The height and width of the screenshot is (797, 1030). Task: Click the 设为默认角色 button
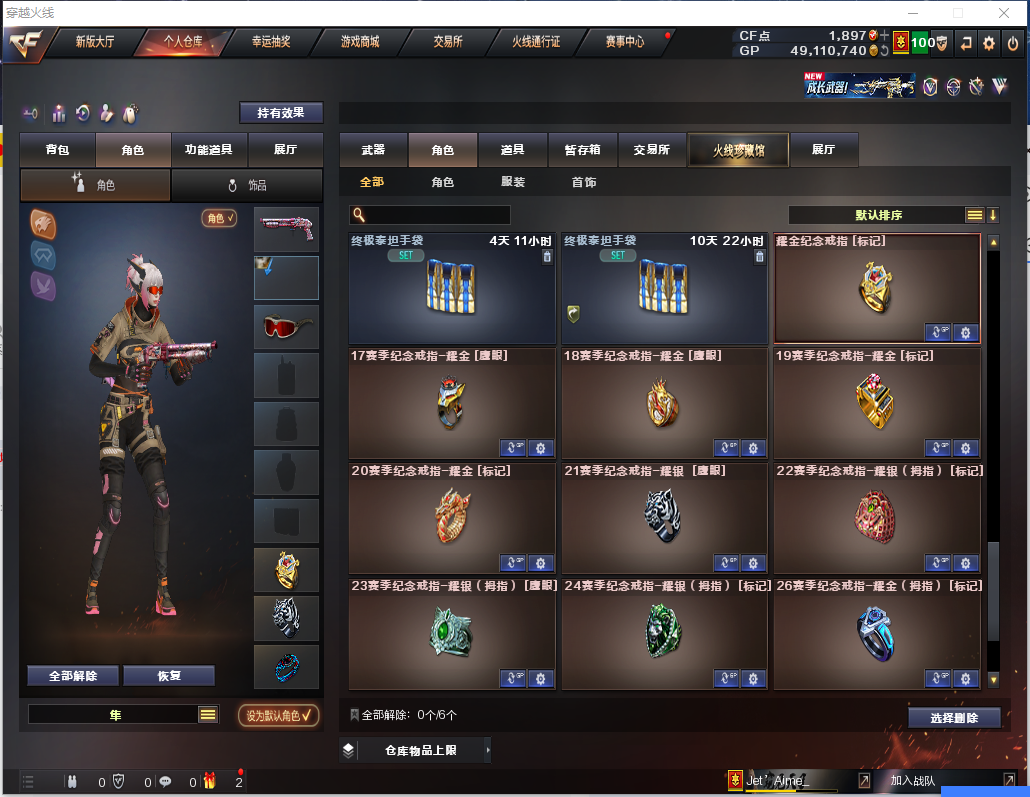click(278, 715)
